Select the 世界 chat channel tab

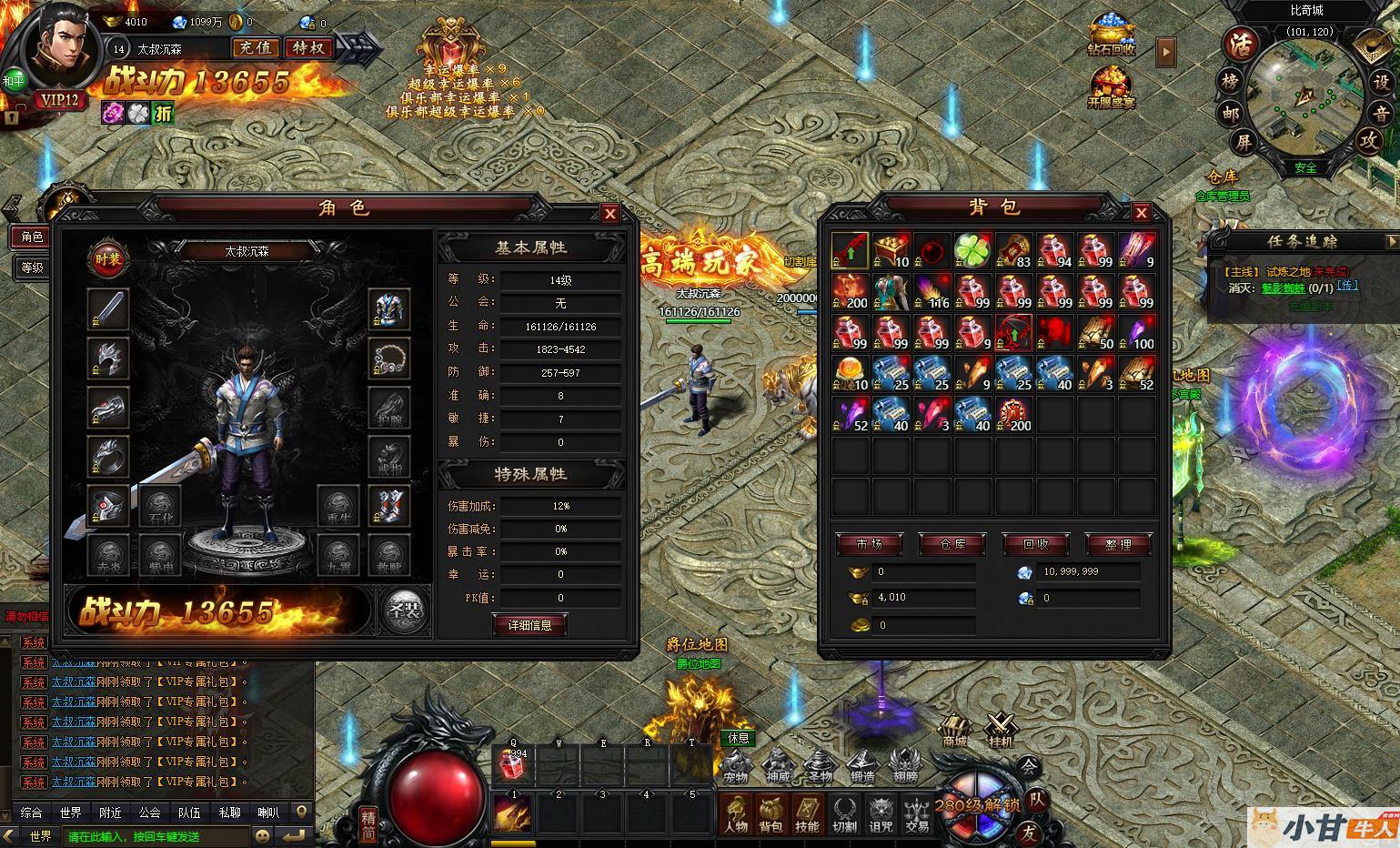[x=70, y=813]
